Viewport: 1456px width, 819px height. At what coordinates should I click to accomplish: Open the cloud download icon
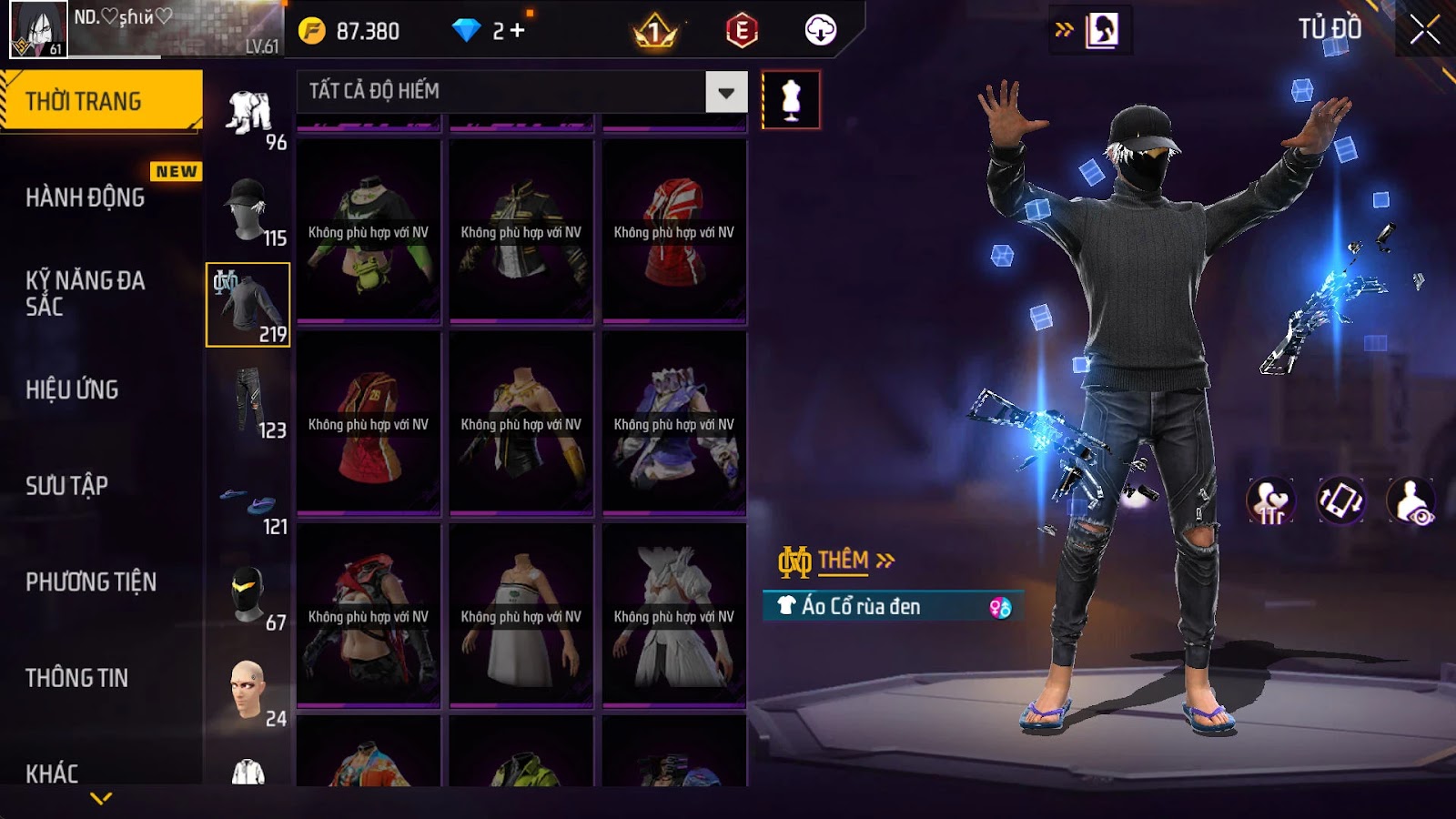coord(820,31)
